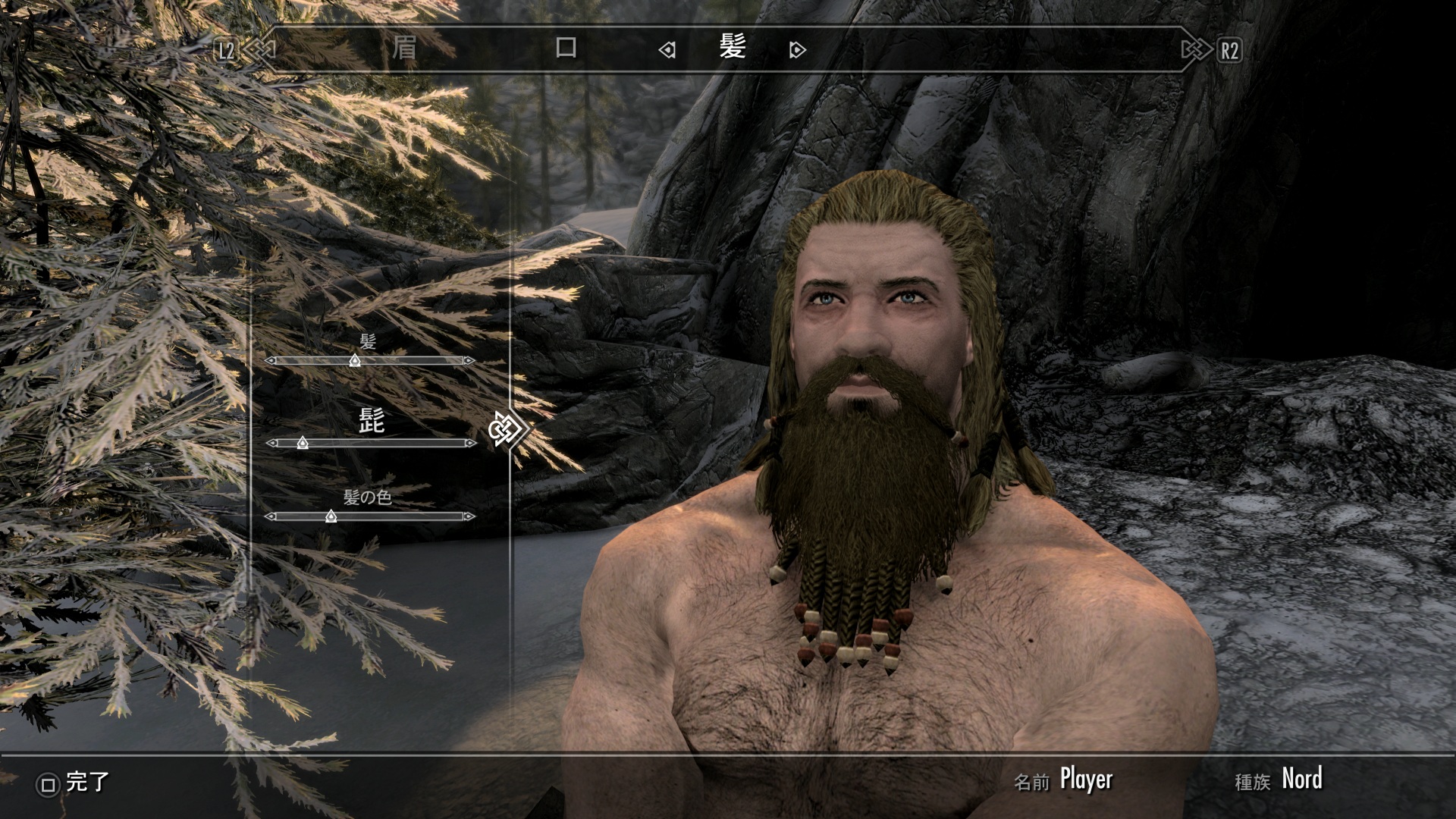The width and height of the screenshot is (1456, 819).
Task: Select the 髪 option label above its slider
Action: (368, 342)
